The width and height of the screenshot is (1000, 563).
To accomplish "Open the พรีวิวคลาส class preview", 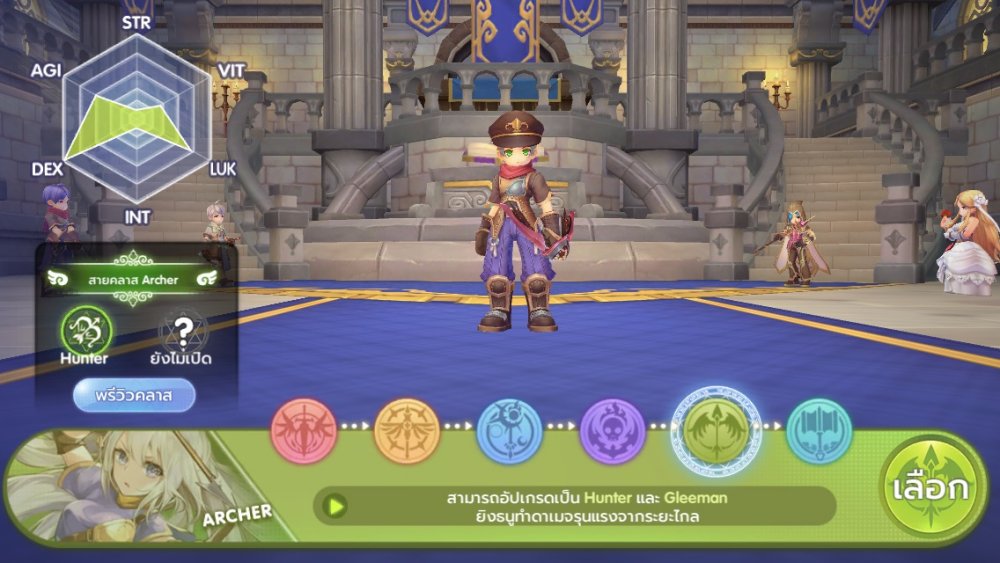I will [x=134, y=395].
